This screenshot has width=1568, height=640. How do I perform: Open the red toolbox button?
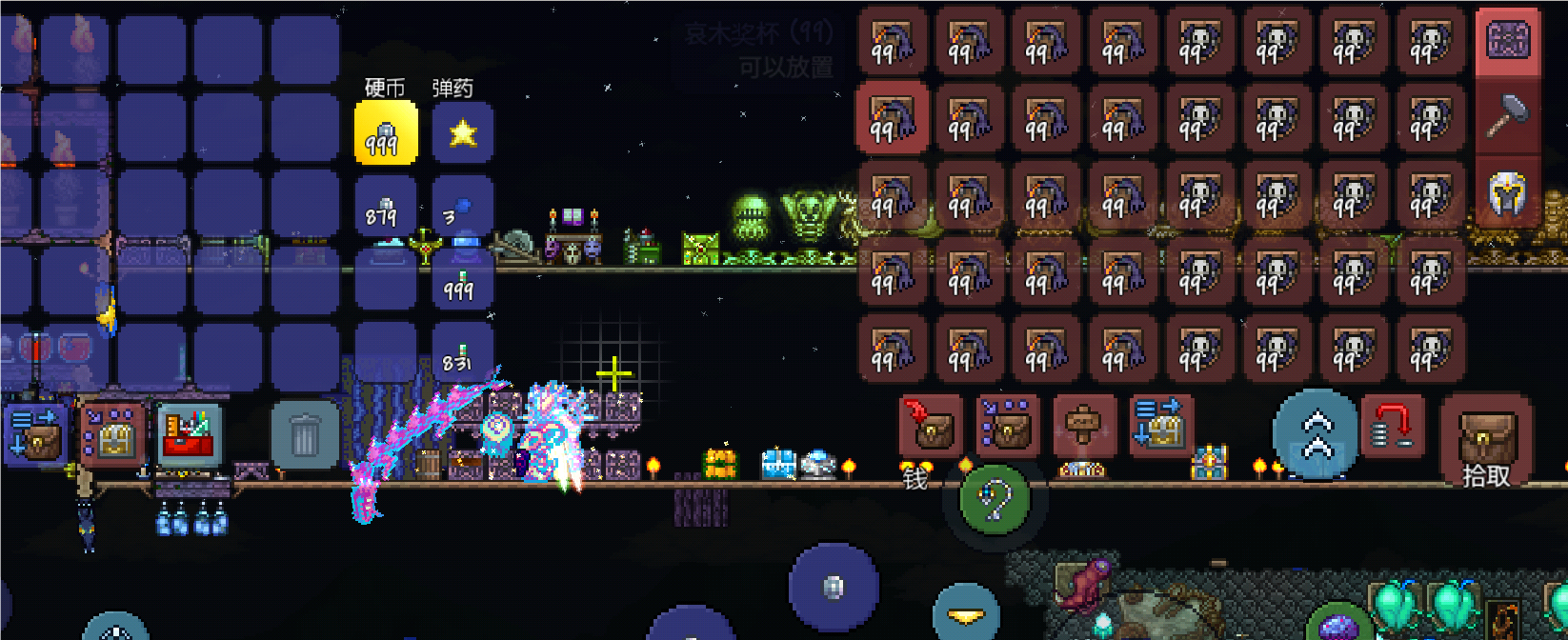point(189,436)
